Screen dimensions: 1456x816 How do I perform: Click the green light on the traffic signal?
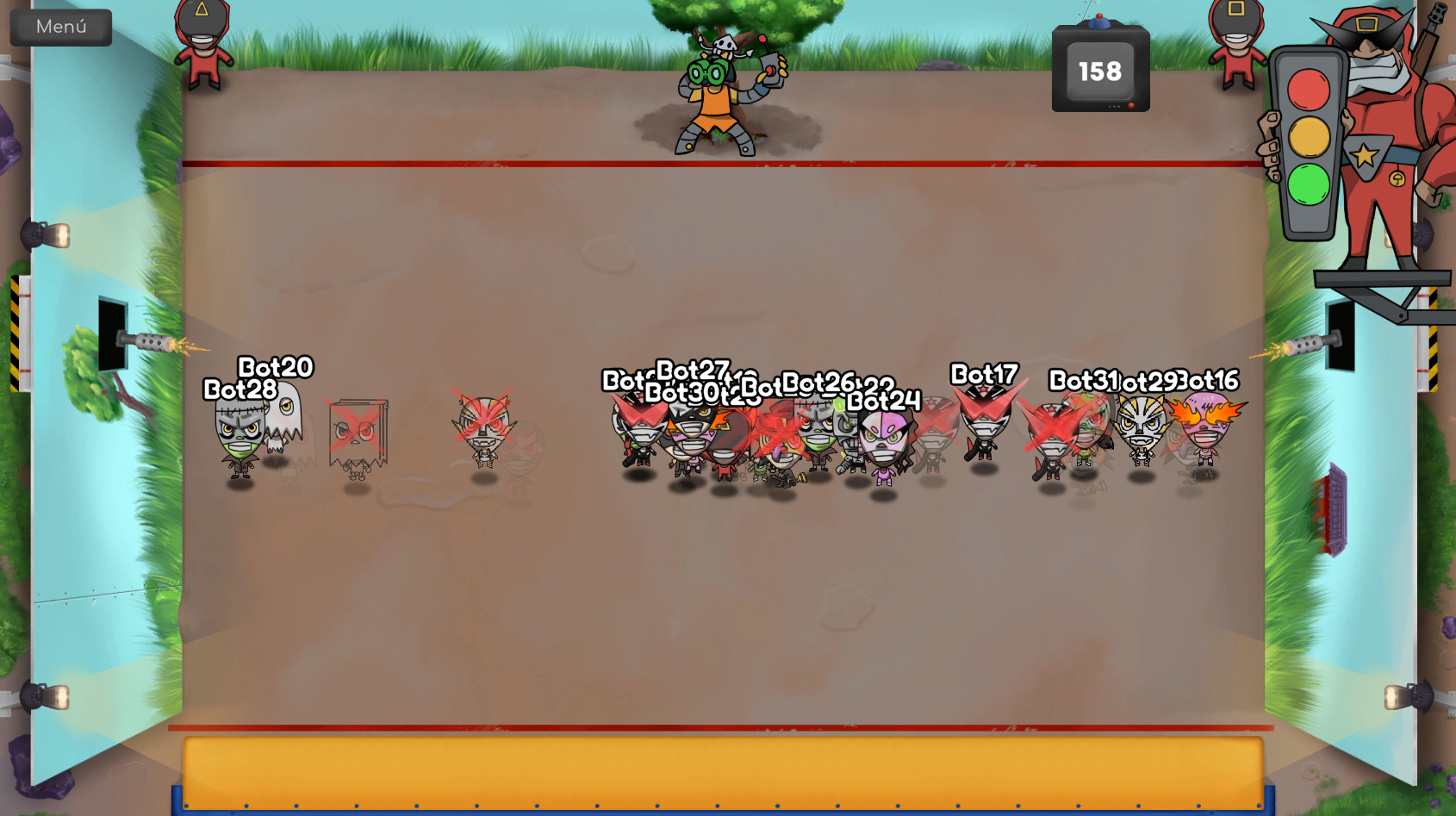[x=1308, y=183]
